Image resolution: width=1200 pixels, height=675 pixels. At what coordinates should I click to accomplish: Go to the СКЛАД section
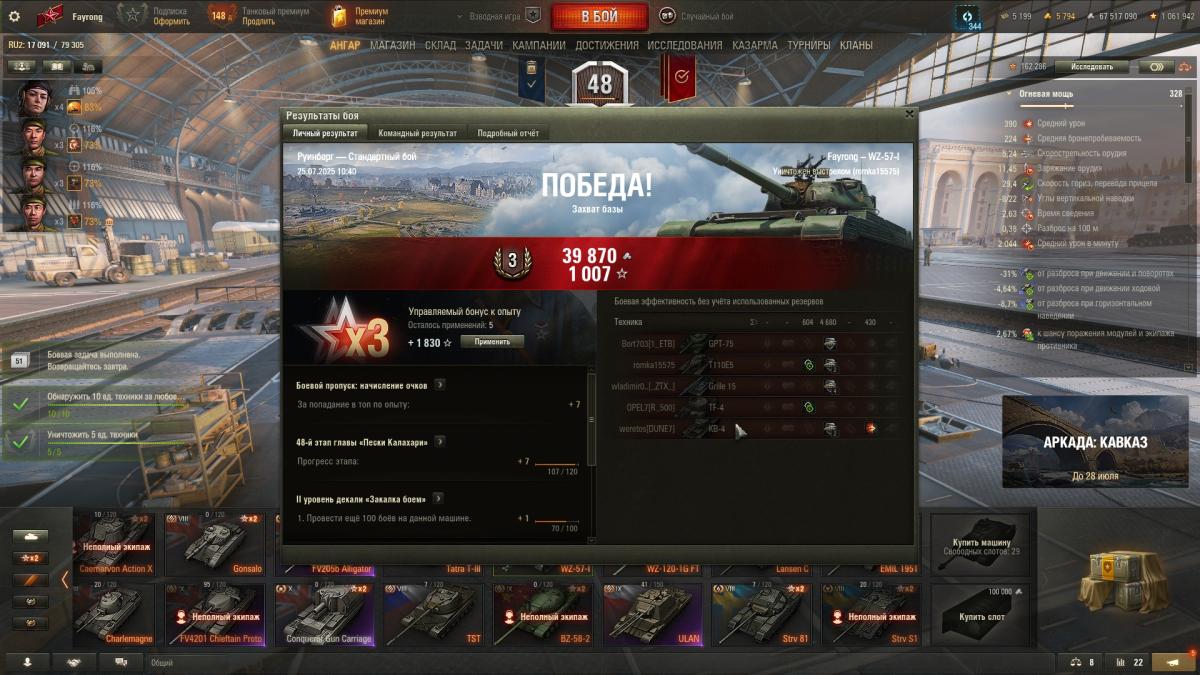pos(440,45)
